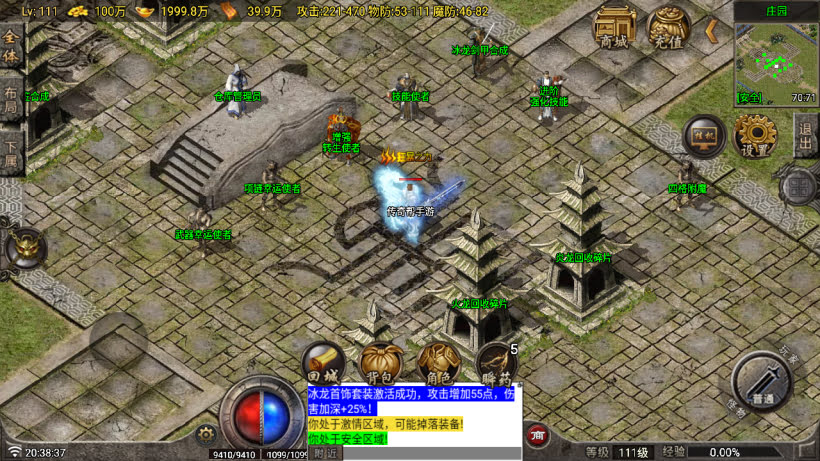Open the 商城 shop
The width and height of the screenshot is (820, 461).
pyautogui.click(x=616, y=28)
